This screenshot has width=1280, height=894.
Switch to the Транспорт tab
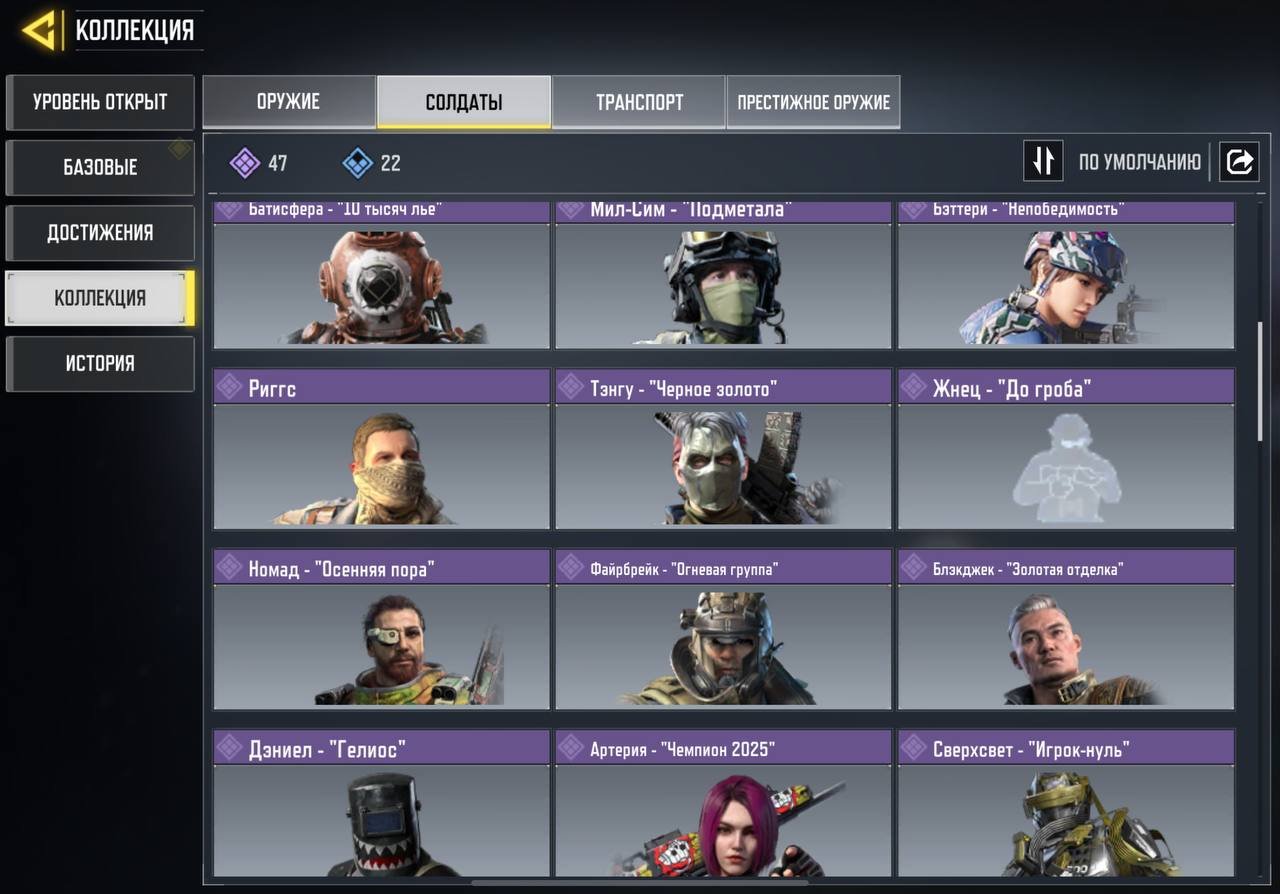[639, 102]
